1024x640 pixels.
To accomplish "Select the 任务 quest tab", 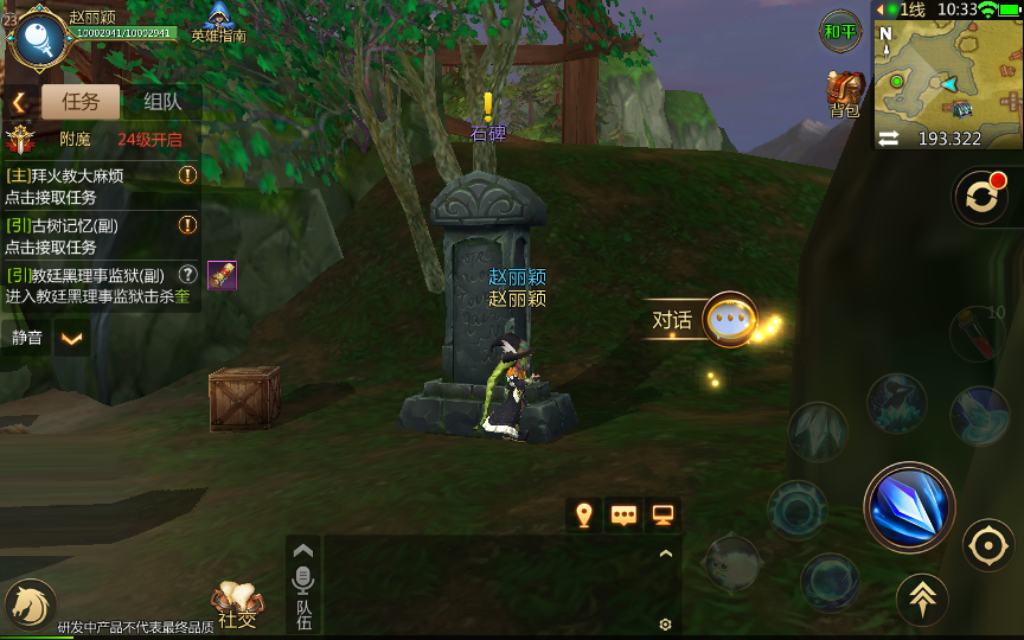I will [x=80, y=101].
